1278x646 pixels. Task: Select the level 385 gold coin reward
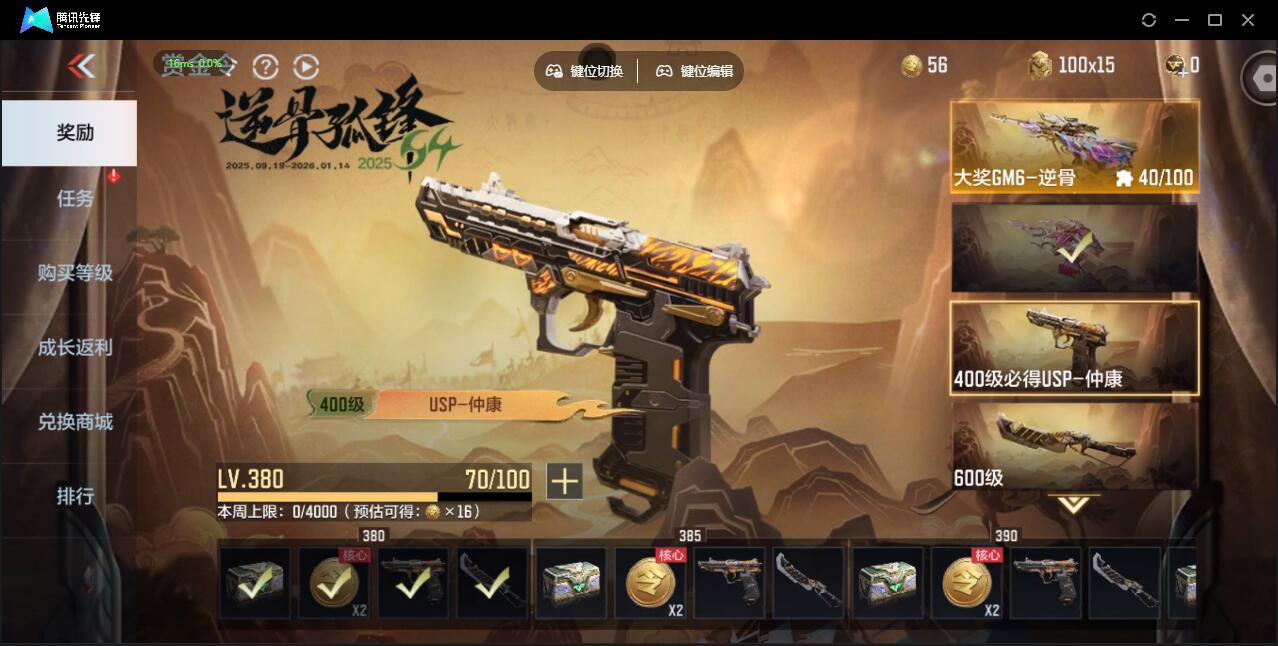[650, 582]
